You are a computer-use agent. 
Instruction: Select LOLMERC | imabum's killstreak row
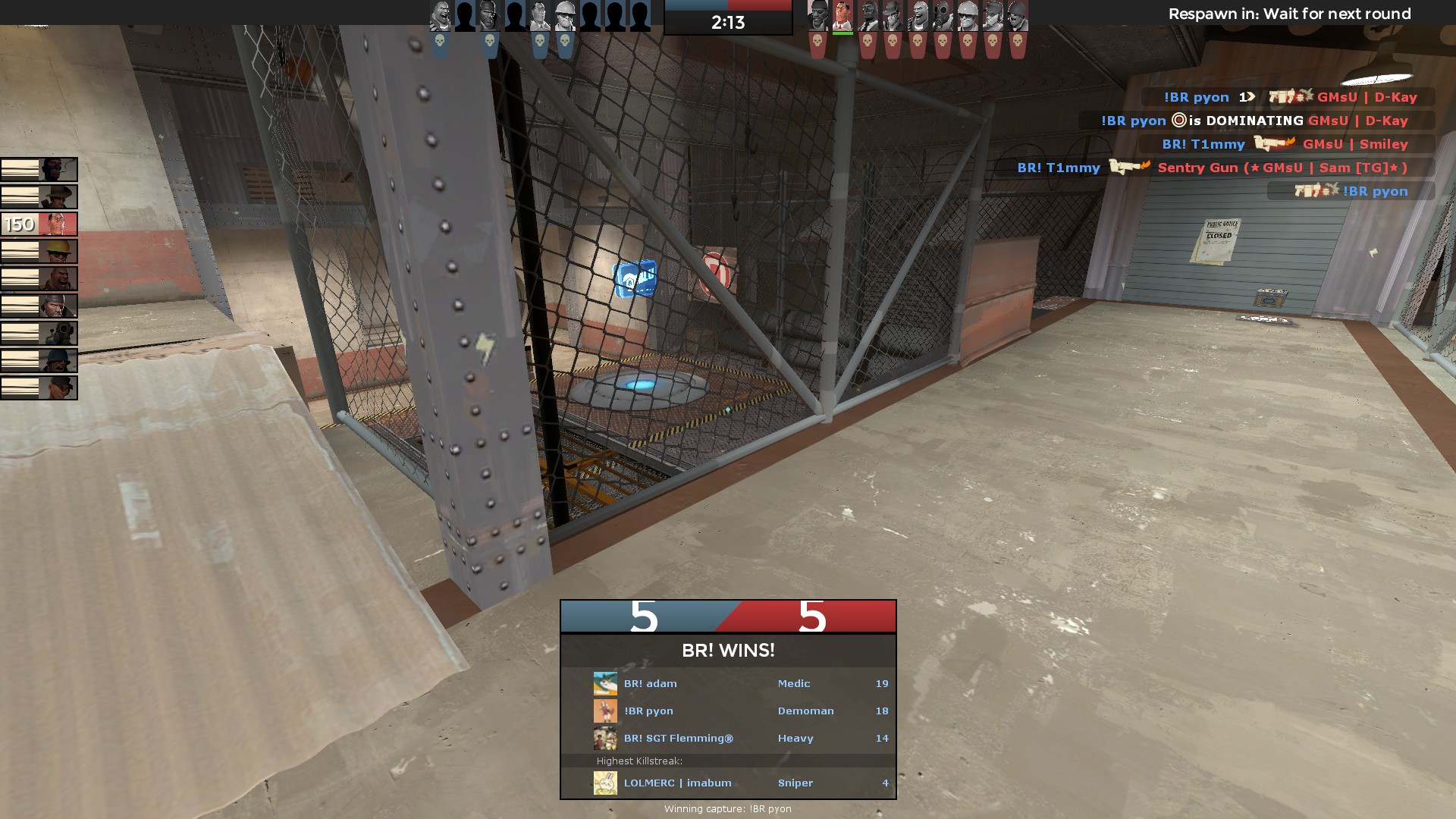point(728,783)
